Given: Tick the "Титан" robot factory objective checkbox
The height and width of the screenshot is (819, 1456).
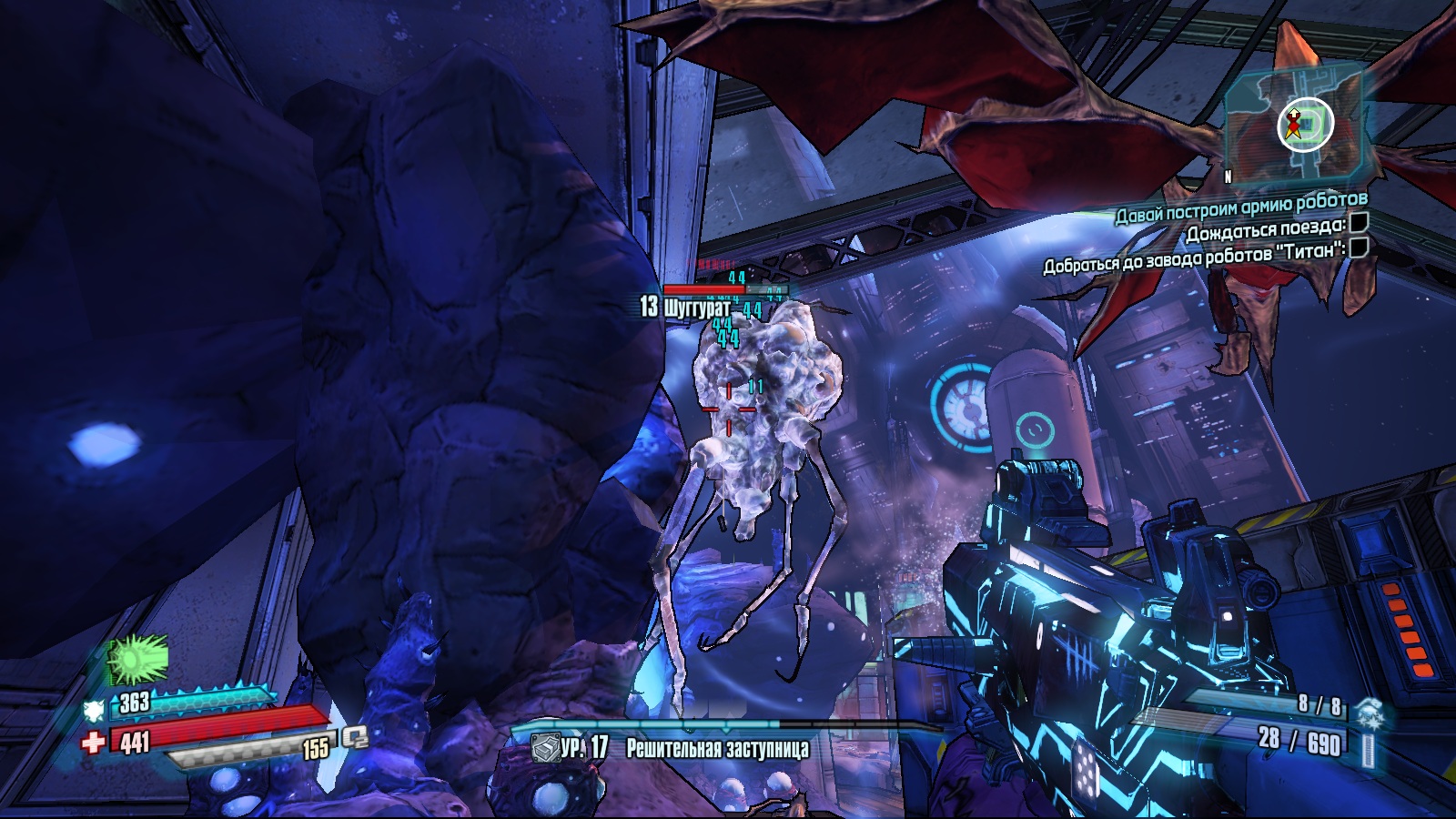Looking at the screenshot, I should (1359, 248).
